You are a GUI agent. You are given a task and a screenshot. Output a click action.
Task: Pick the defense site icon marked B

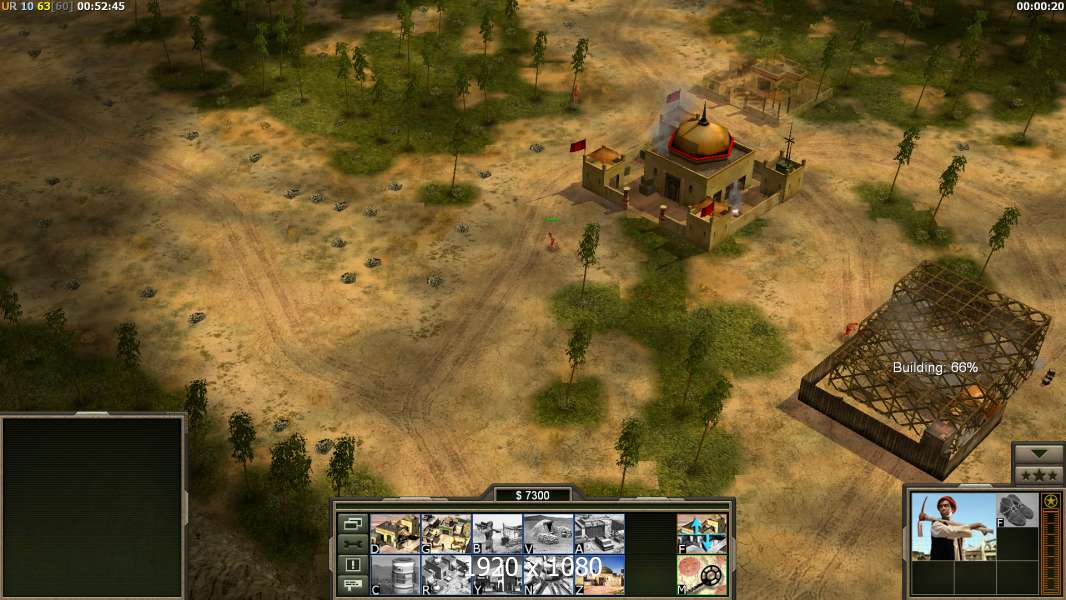click(x=497, y=534)
